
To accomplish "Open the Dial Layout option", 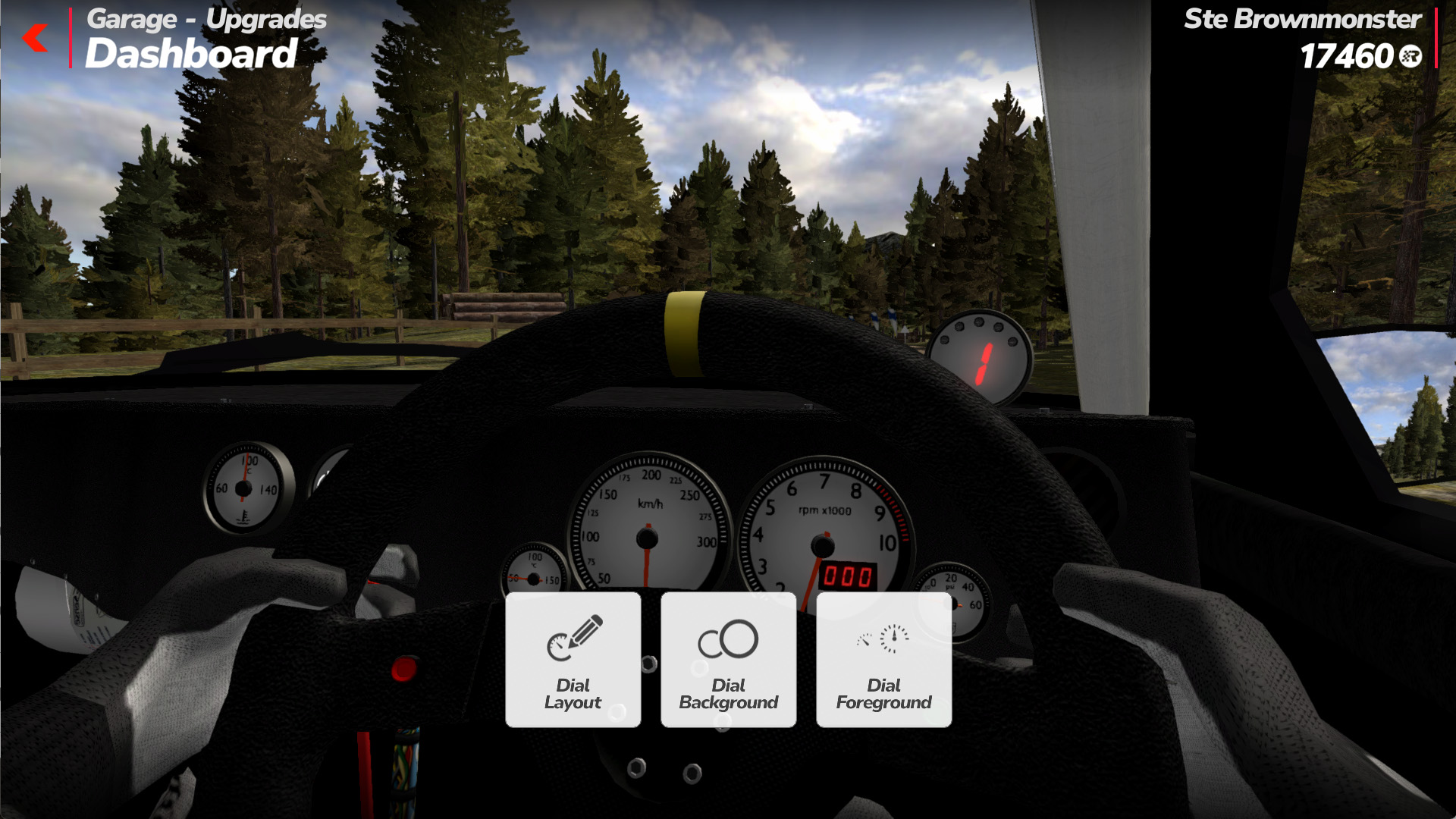I will (x=573, y=660).
